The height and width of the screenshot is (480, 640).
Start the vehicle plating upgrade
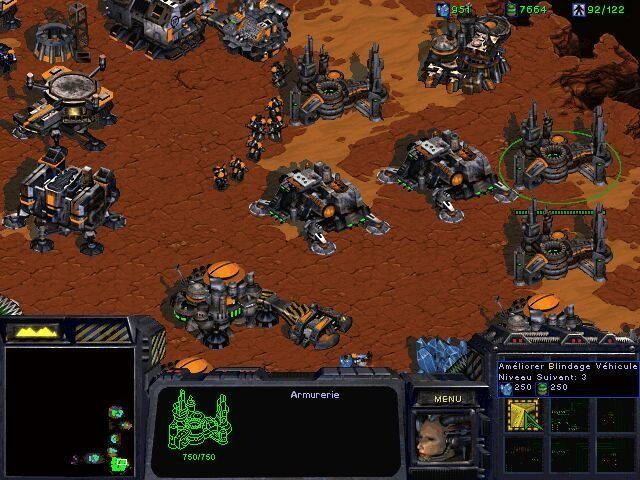click(522, 414)
